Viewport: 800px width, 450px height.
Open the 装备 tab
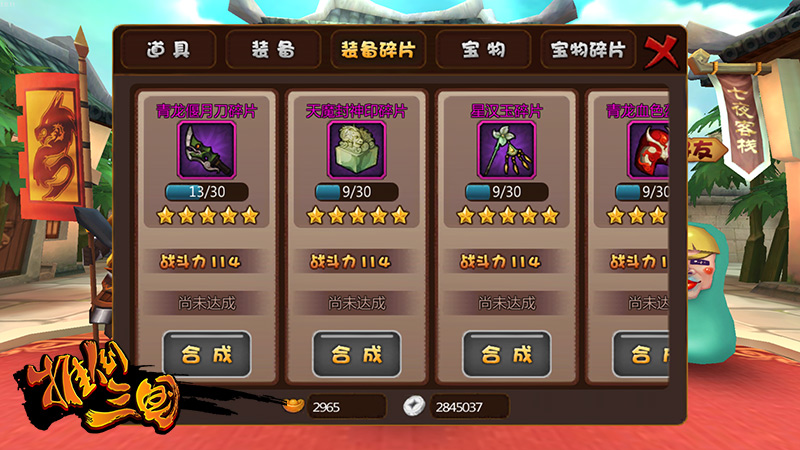point(272,48)
